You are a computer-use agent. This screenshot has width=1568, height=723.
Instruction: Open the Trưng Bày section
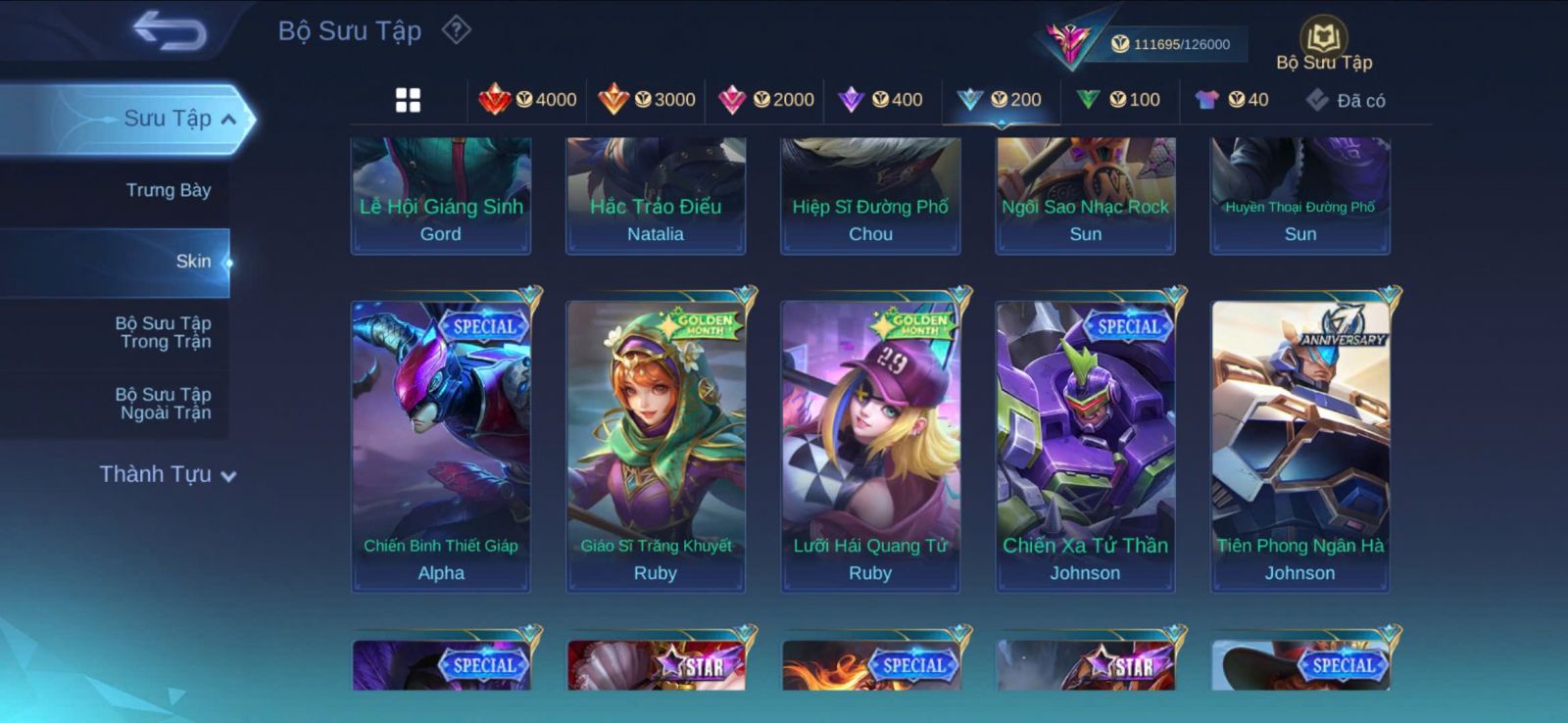[x=168, y=190]
